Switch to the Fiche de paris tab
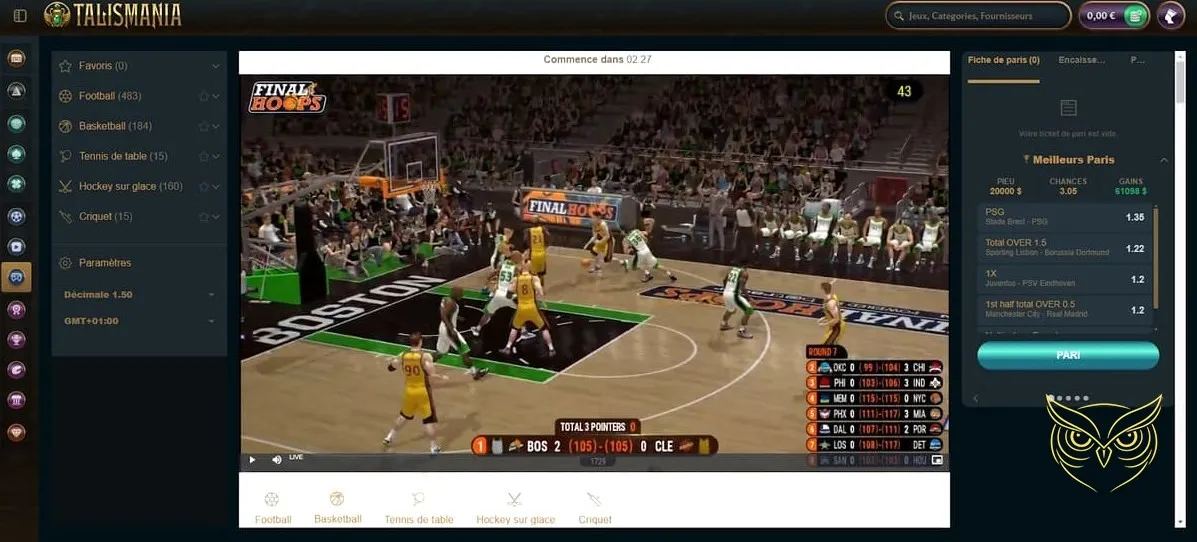Screen dimensions: 1197x542 tap(1003, 60)
